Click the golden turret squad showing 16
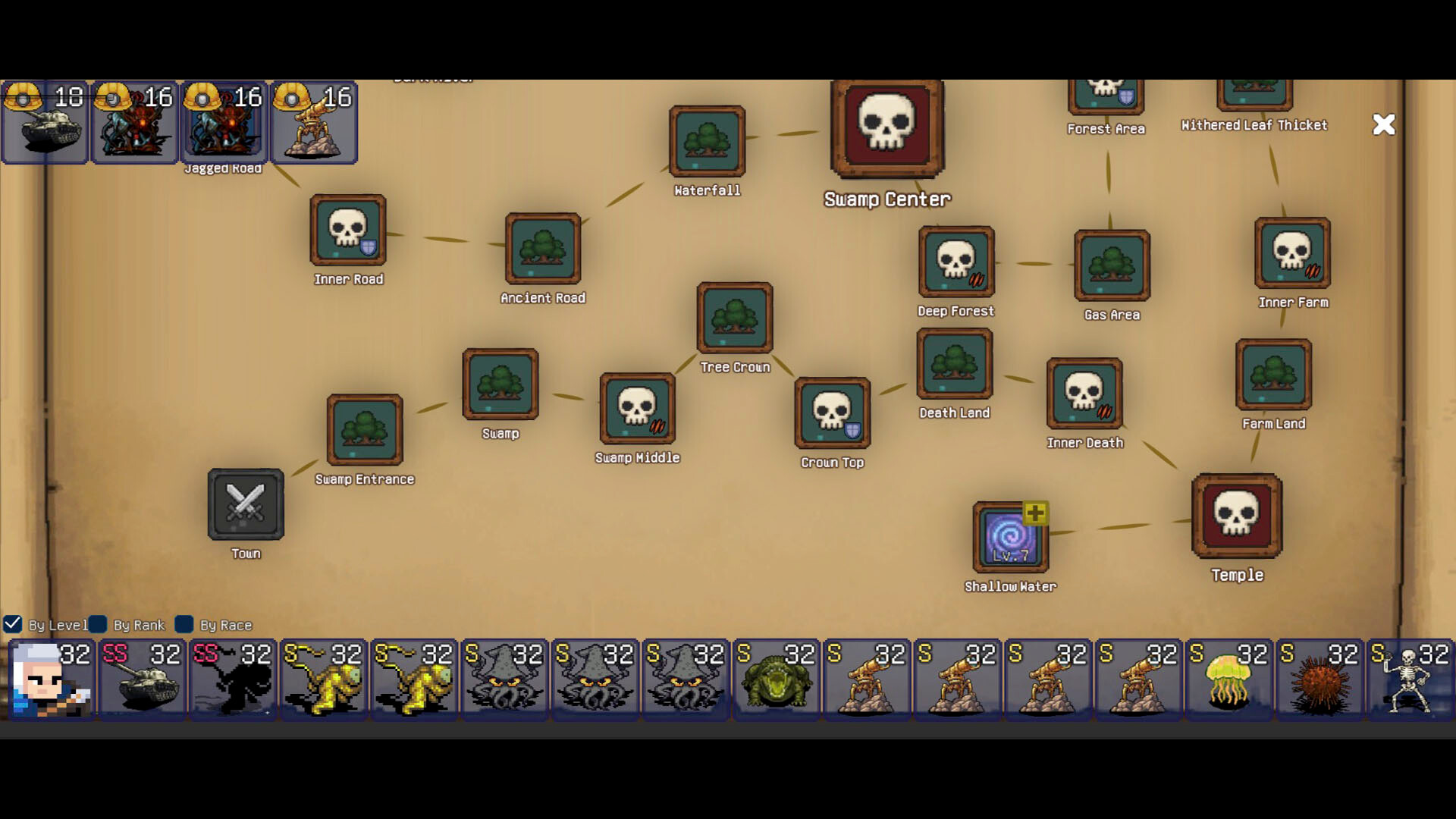 pyautogui.click(x=314, y=124)
